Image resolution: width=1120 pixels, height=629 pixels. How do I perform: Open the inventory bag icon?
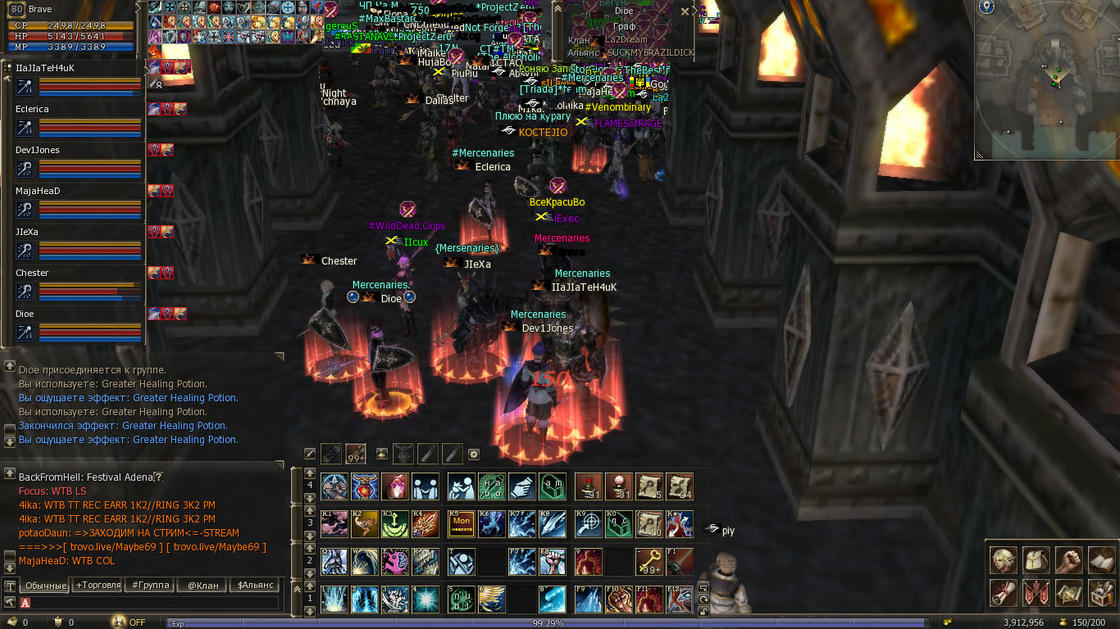[1036, 560]
